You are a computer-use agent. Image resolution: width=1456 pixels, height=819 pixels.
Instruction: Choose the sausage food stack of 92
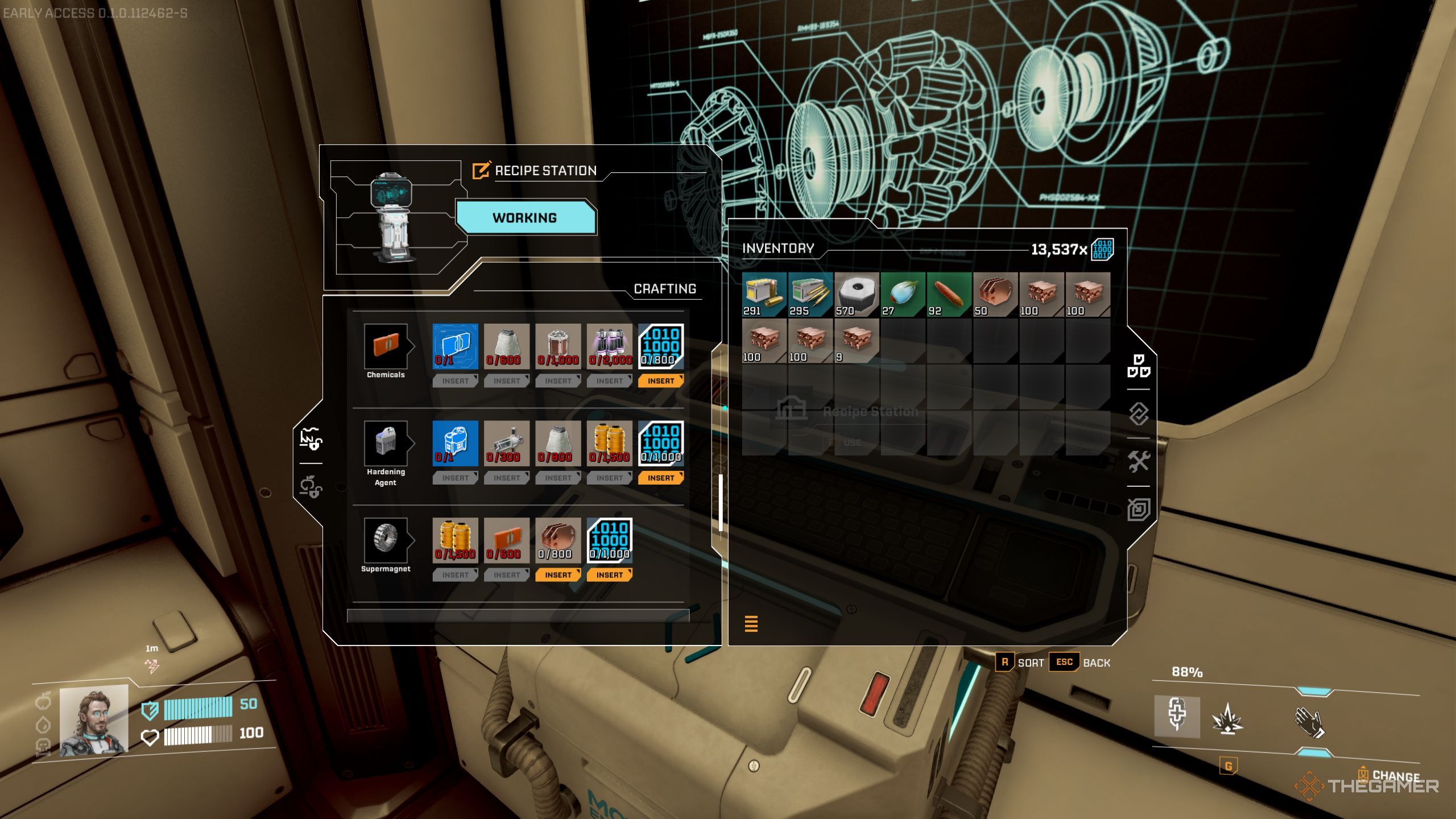click(949, 294)
